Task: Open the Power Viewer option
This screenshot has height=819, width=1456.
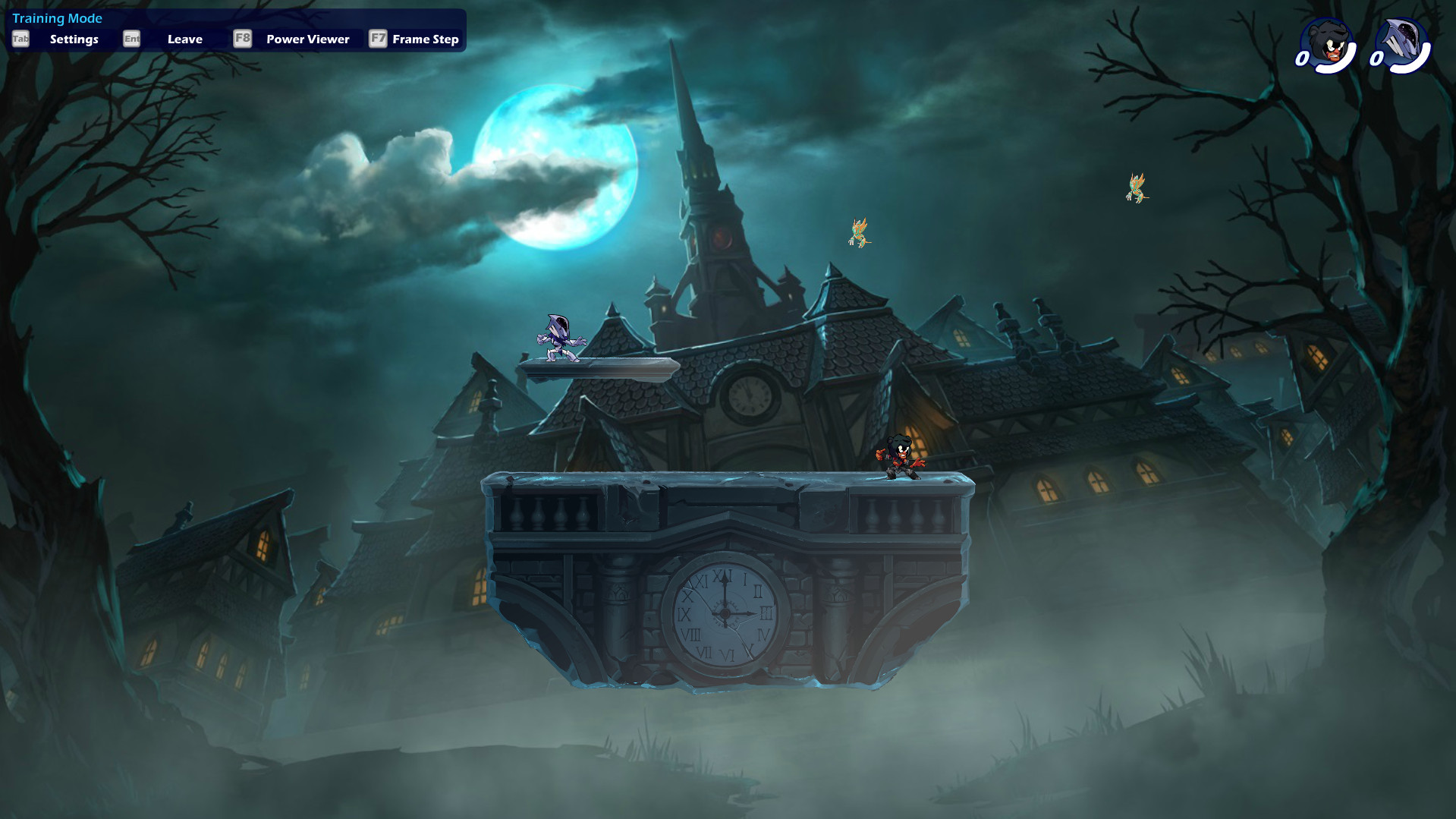Action: [307, 39]
